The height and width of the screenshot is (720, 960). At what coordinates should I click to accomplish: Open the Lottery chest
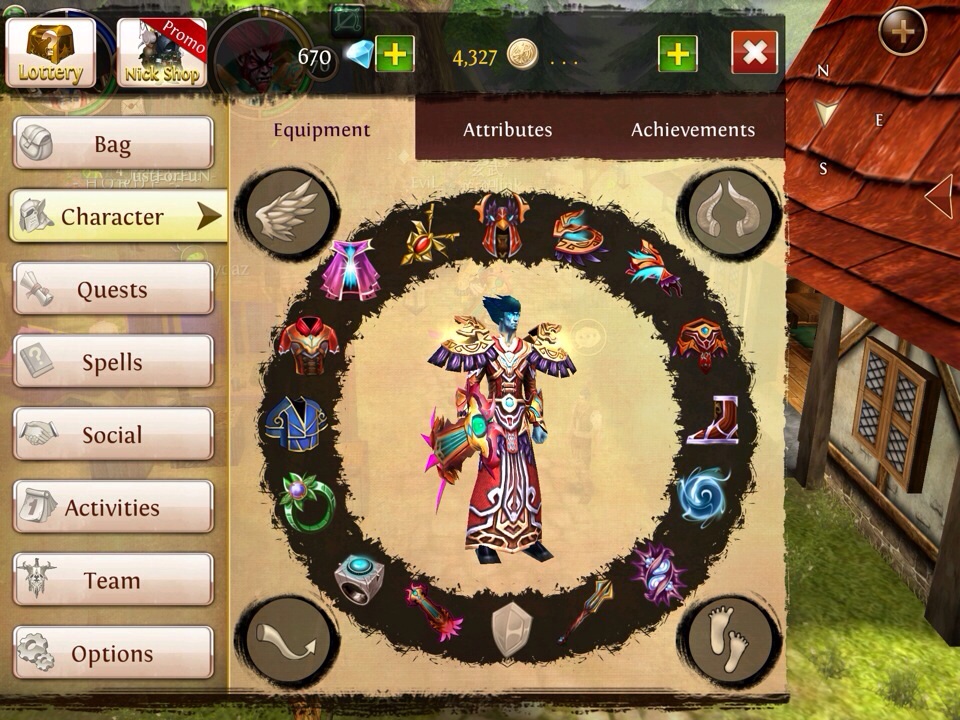pos(50,52)
